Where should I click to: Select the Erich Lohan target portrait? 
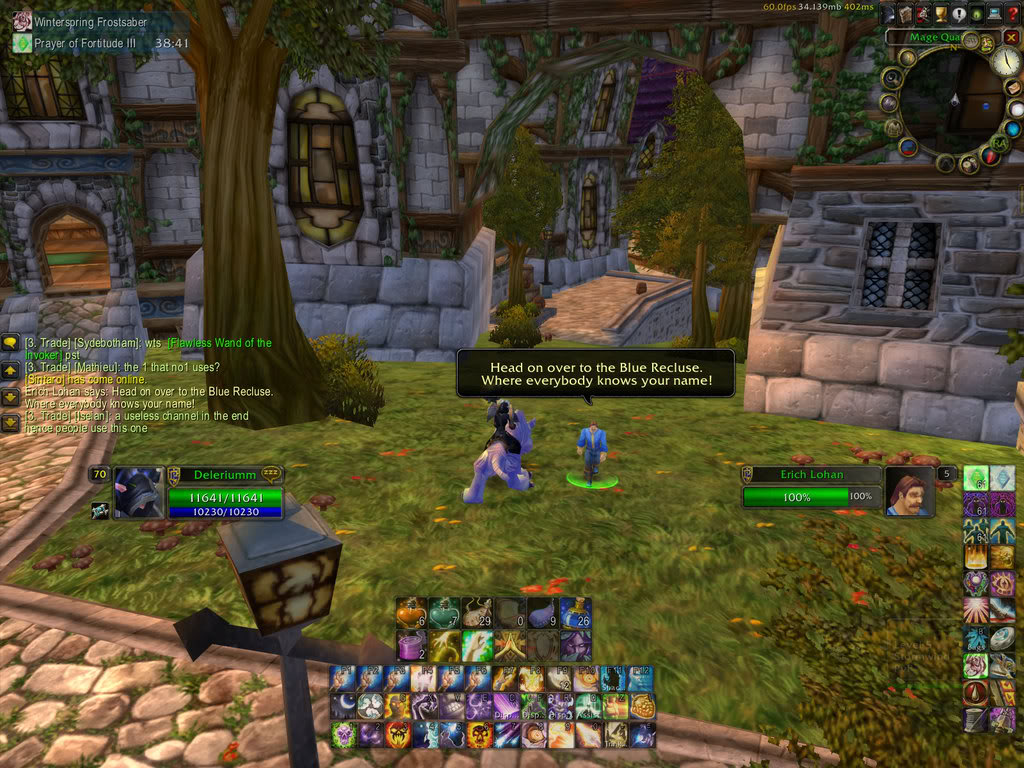coord(909,491)
